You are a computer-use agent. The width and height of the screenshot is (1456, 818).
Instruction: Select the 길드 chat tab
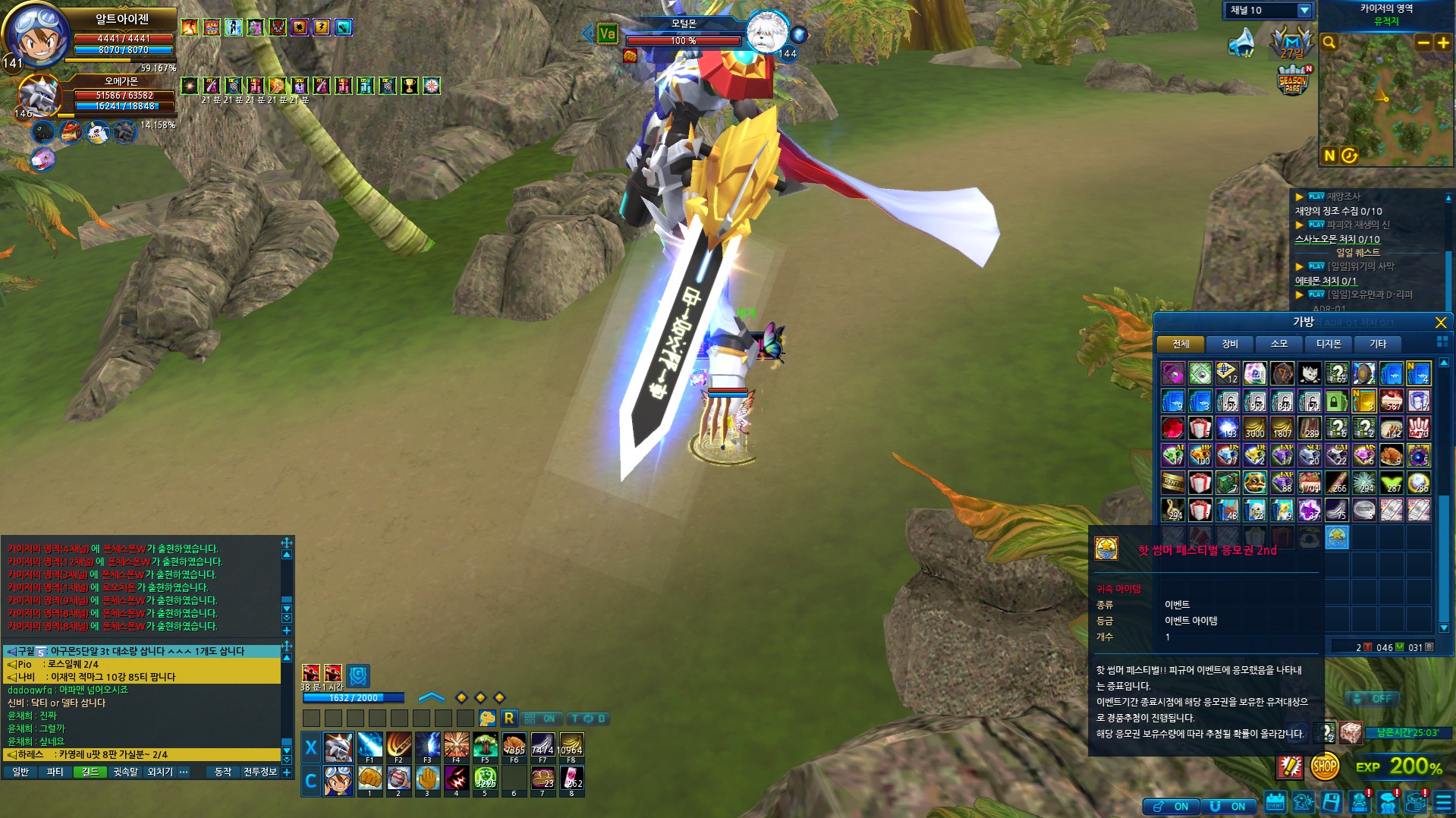tap(90, 772)
